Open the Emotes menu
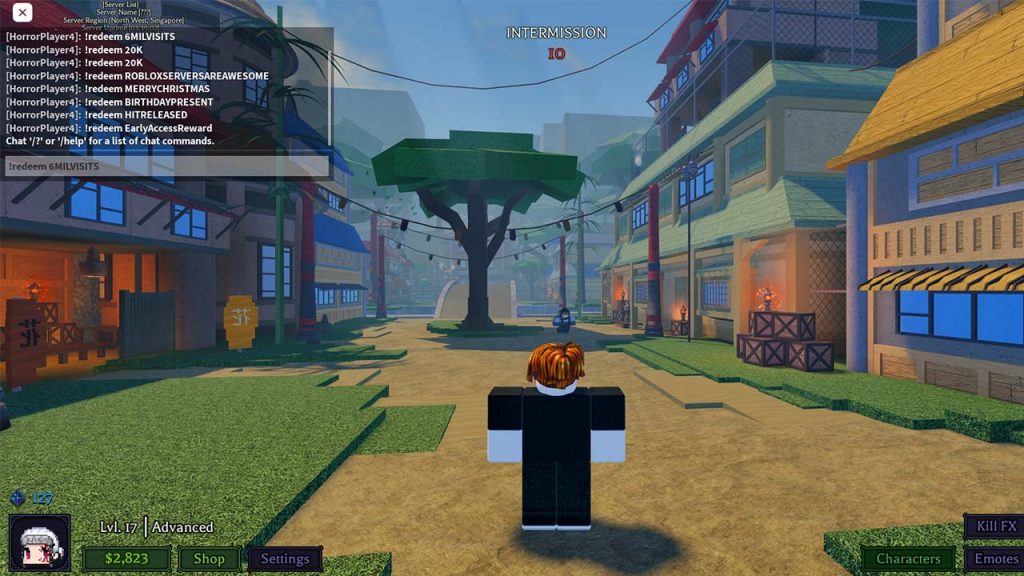 pos(994,559)
